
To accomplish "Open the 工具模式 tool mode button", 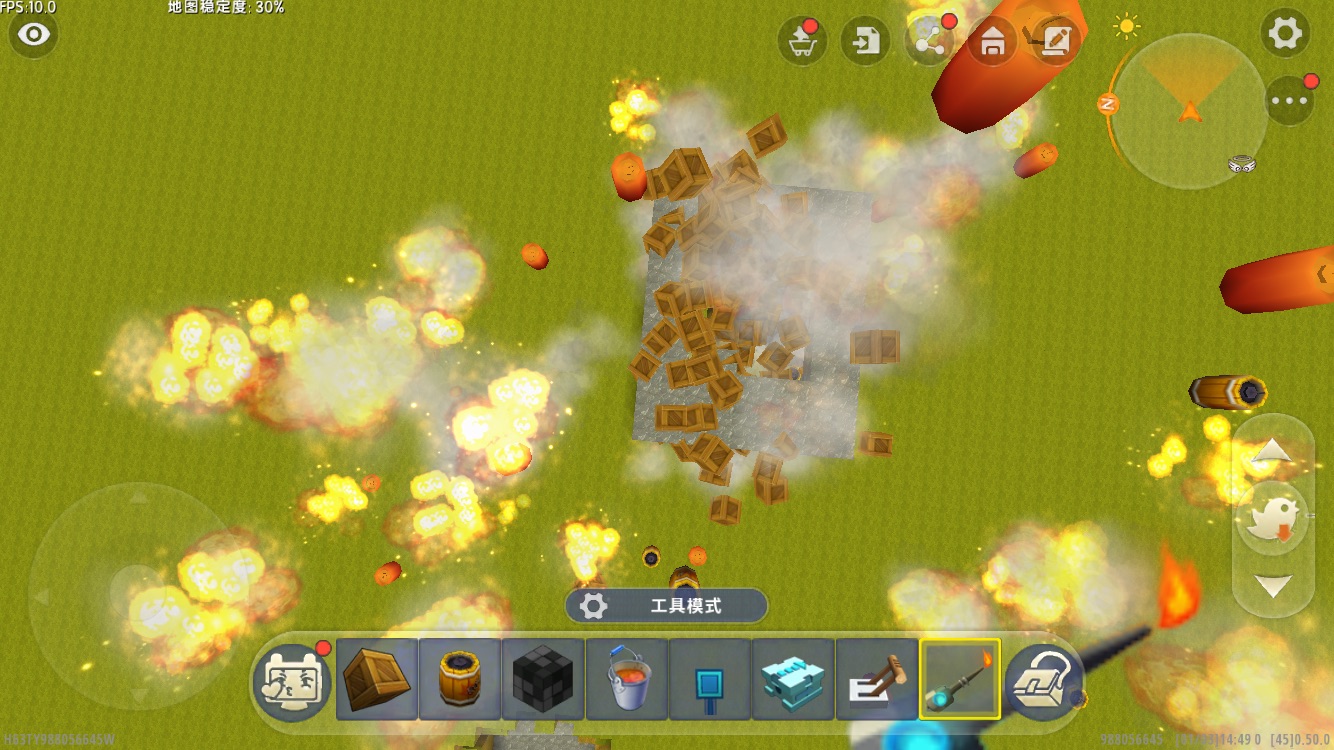I will click(x=667, y=605).
